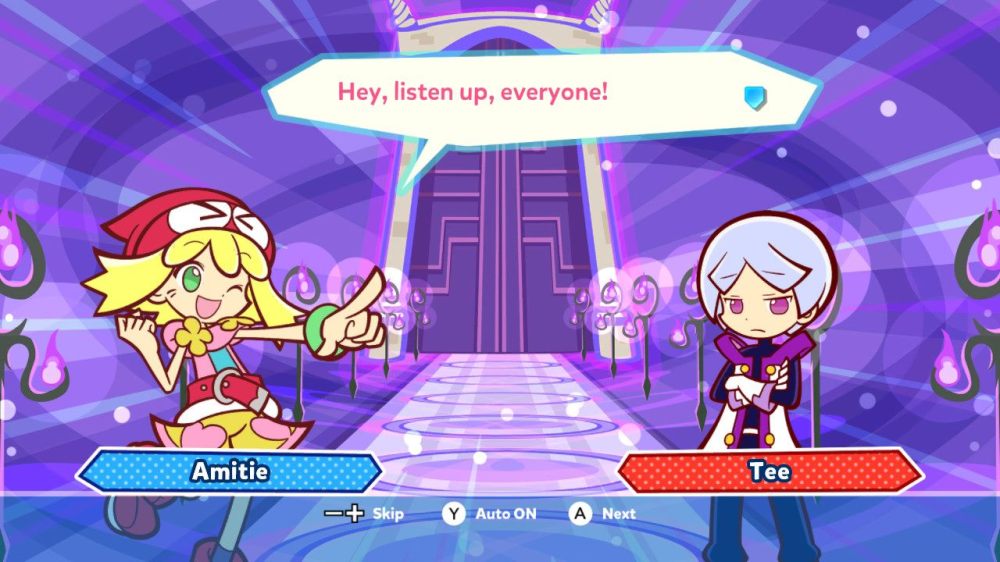Click the blue continue marker in speech bubble
Image resolution: width=1000 pixels, height=562 pixels.
pos(754,96)
